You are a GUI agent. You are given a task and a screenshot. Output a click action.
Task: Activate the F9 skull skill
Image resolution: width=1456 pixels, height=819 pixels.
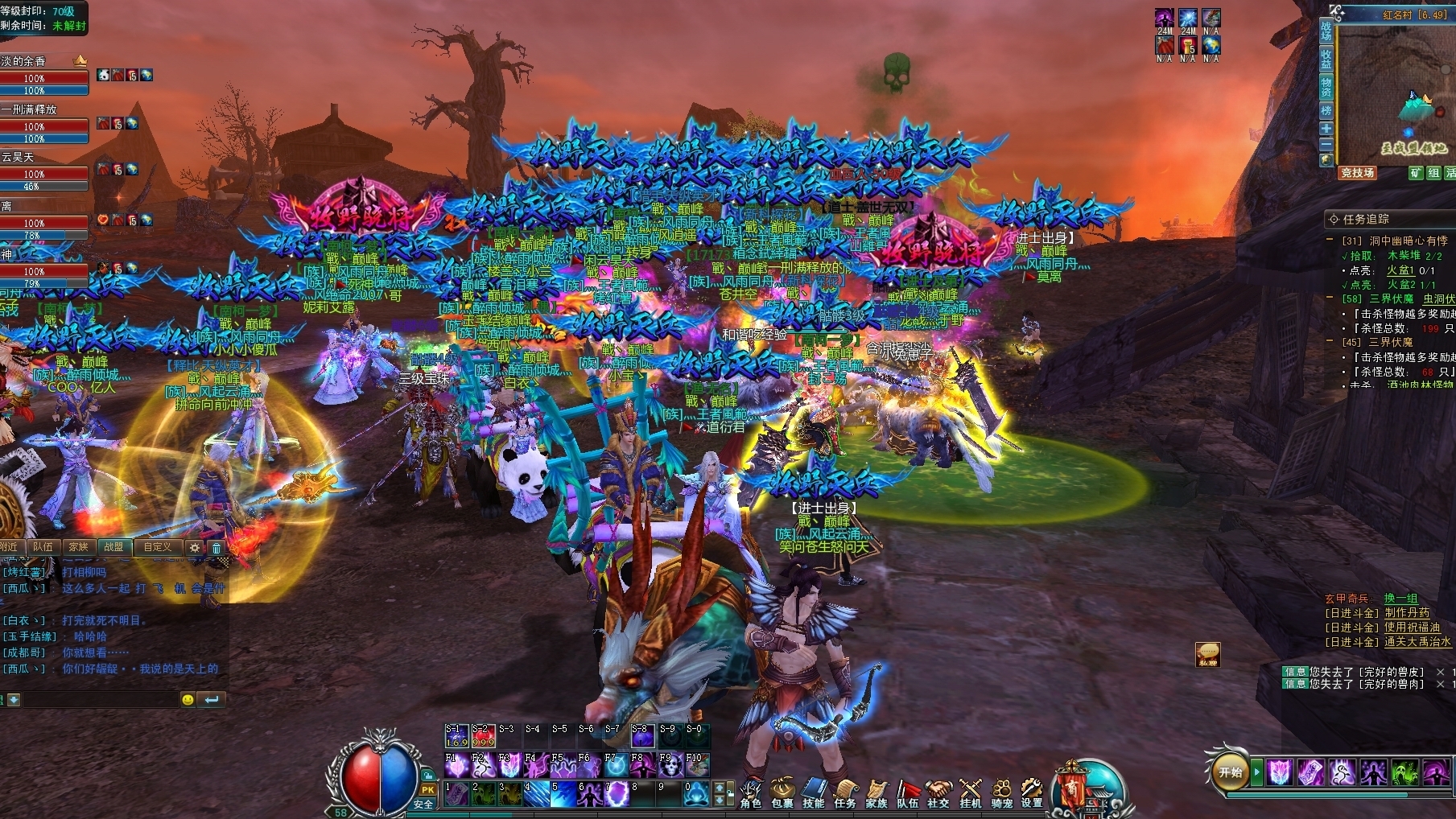[x=670, y=766]
